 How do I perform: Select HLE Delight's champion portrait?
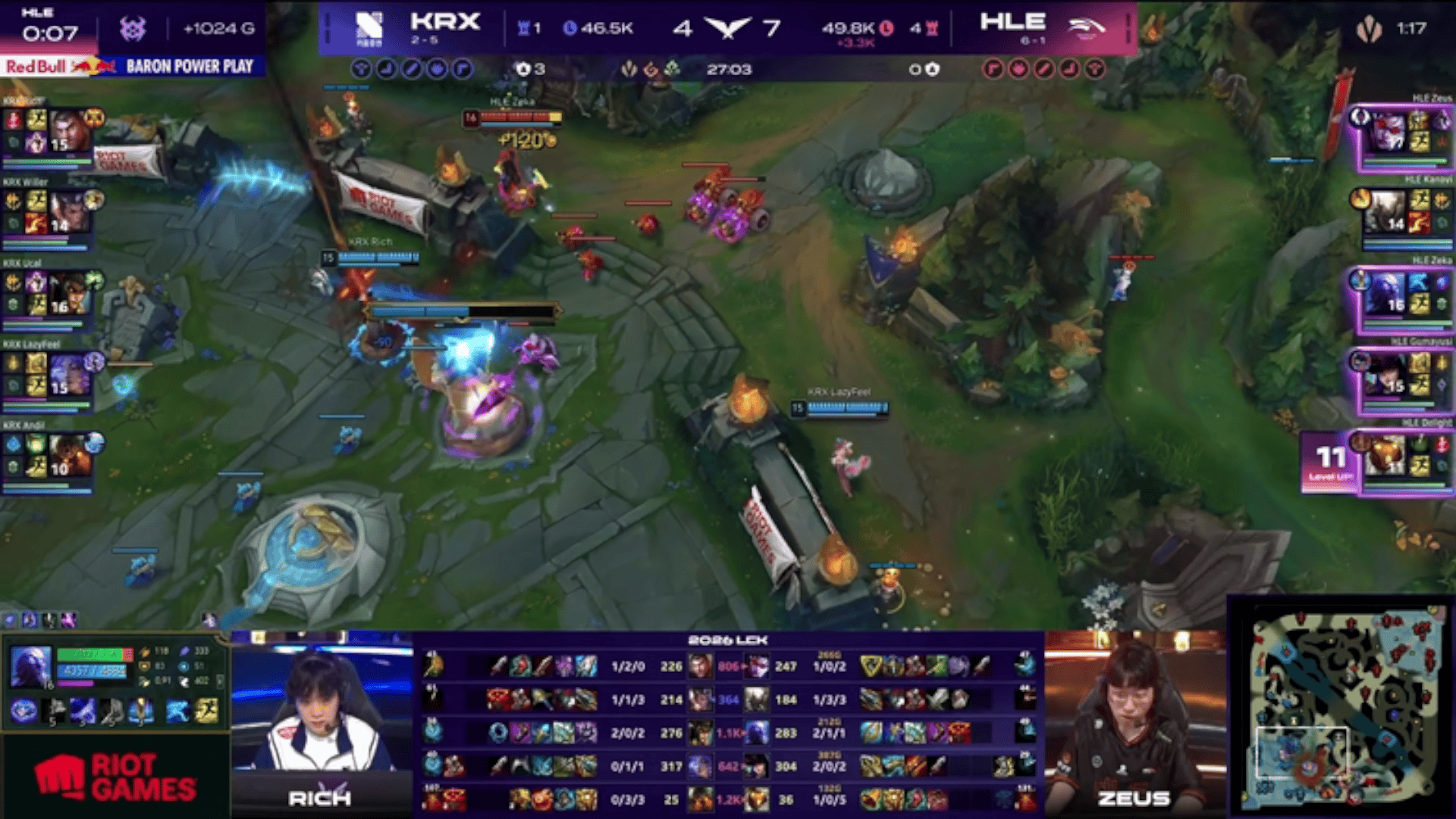tap(1388, 455)
